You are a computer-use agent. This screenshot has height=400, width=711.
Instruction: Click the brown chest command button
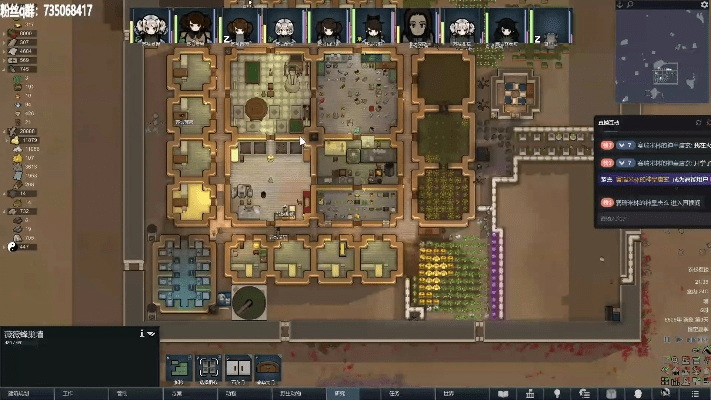267,367
